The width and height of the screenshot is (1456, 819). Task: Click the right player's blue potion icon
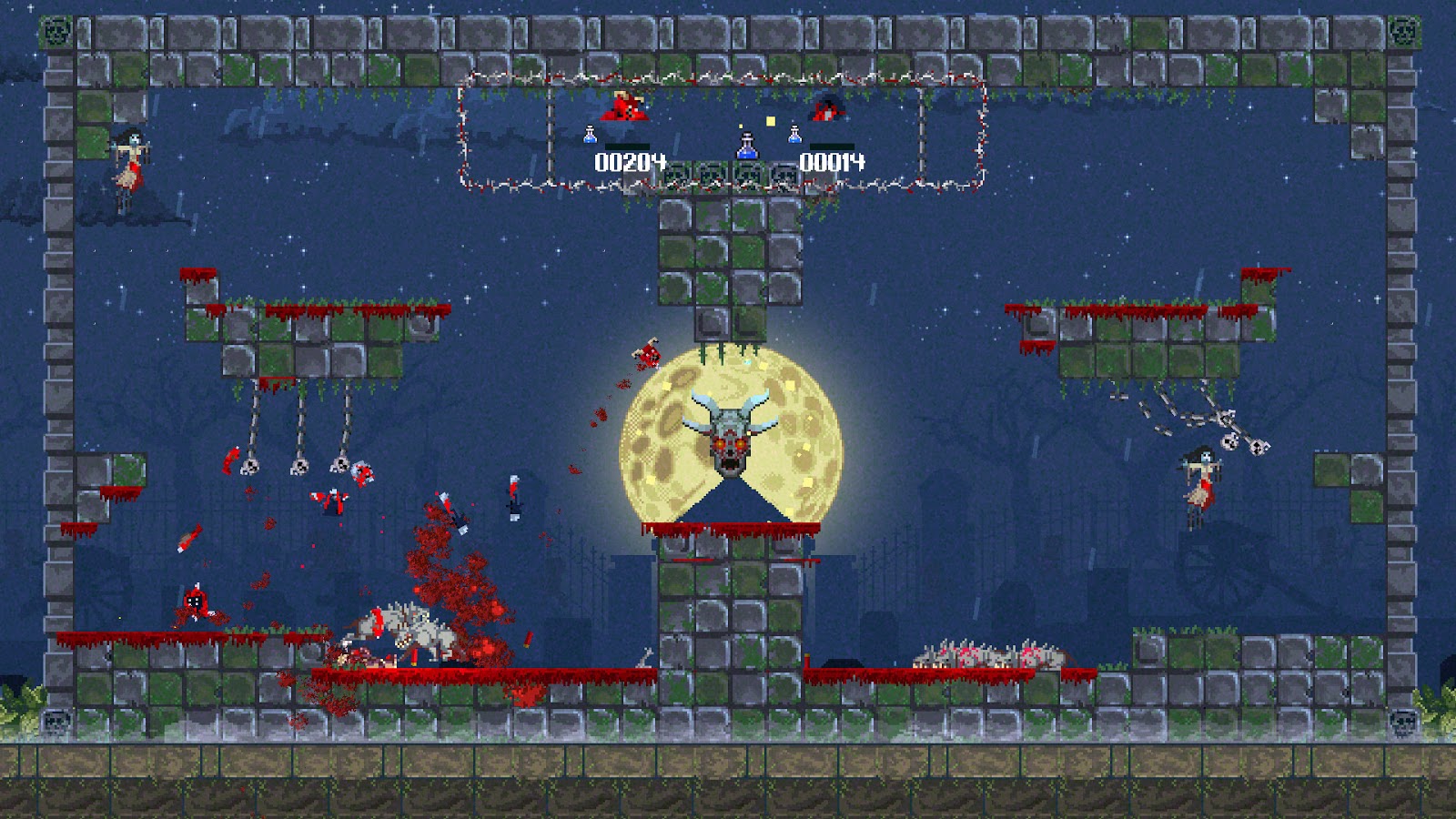point(794,136)
